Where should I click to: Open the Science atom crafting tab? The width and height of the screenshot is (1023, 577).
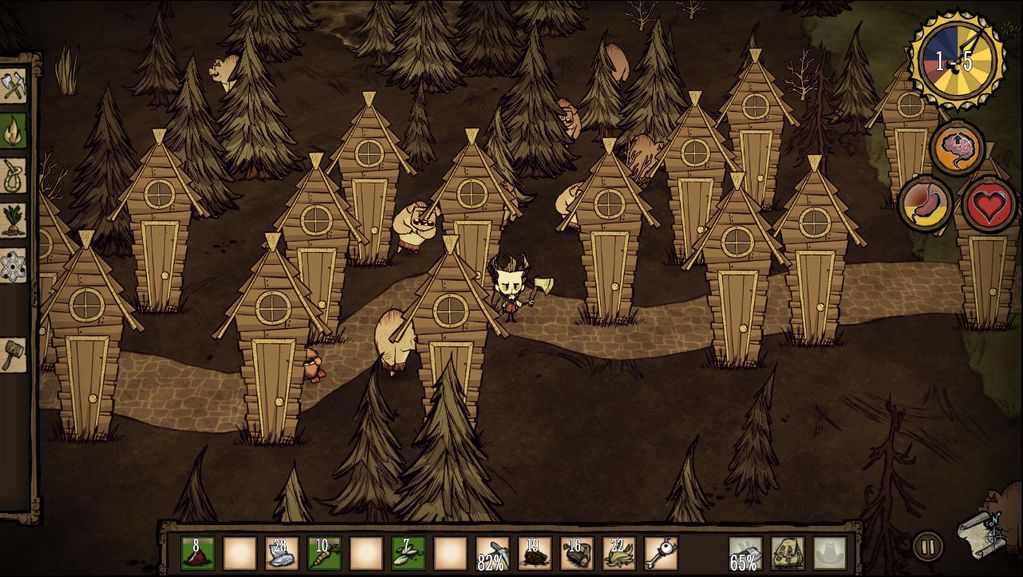[13, 264]
